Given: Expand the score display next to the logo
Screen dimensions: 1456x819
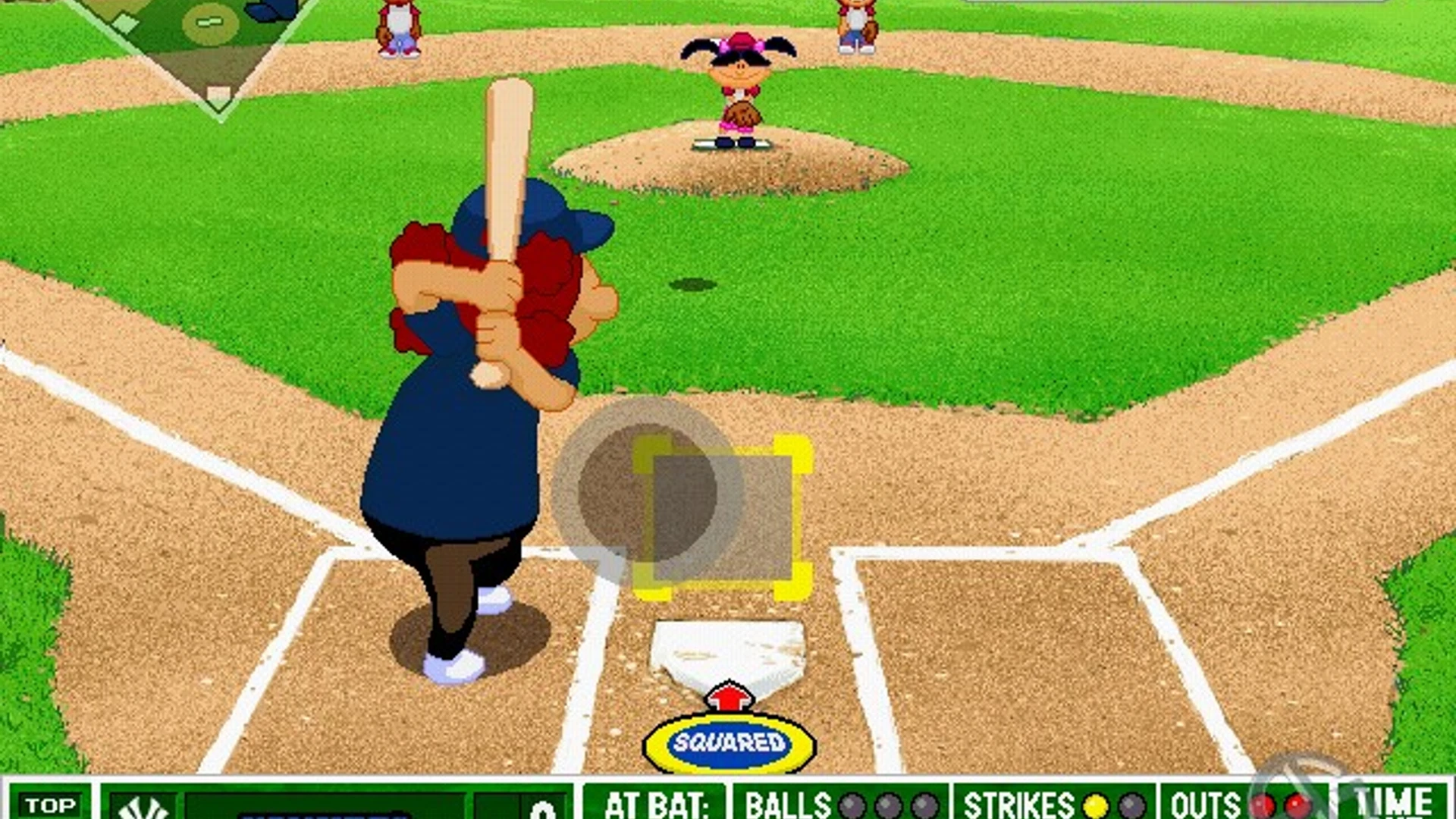Looking at the screenshot, I should coord(542,810).
